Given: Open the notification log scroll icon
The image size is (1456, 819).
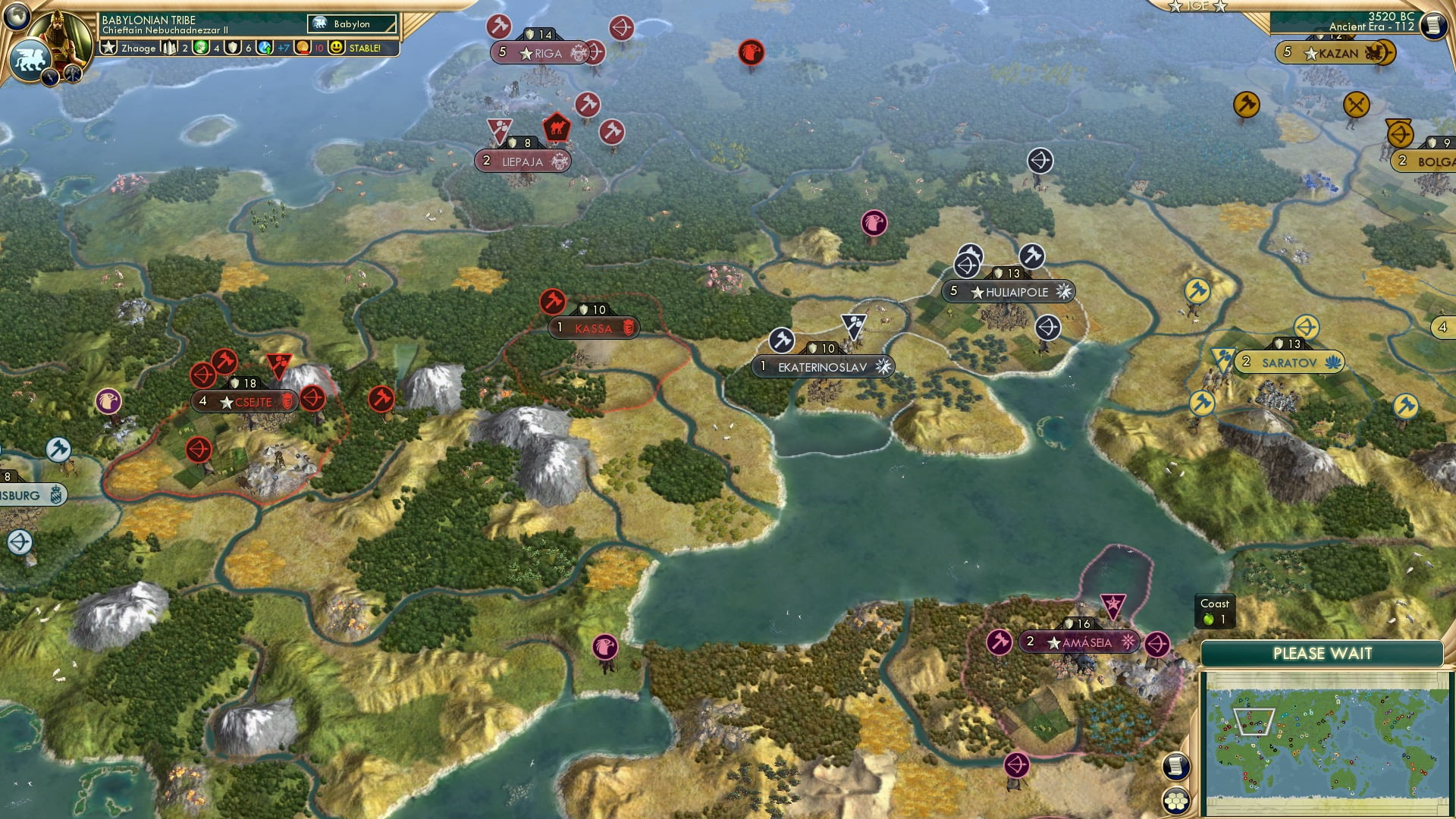Looking at the screenshot, I should point(1176,766).
